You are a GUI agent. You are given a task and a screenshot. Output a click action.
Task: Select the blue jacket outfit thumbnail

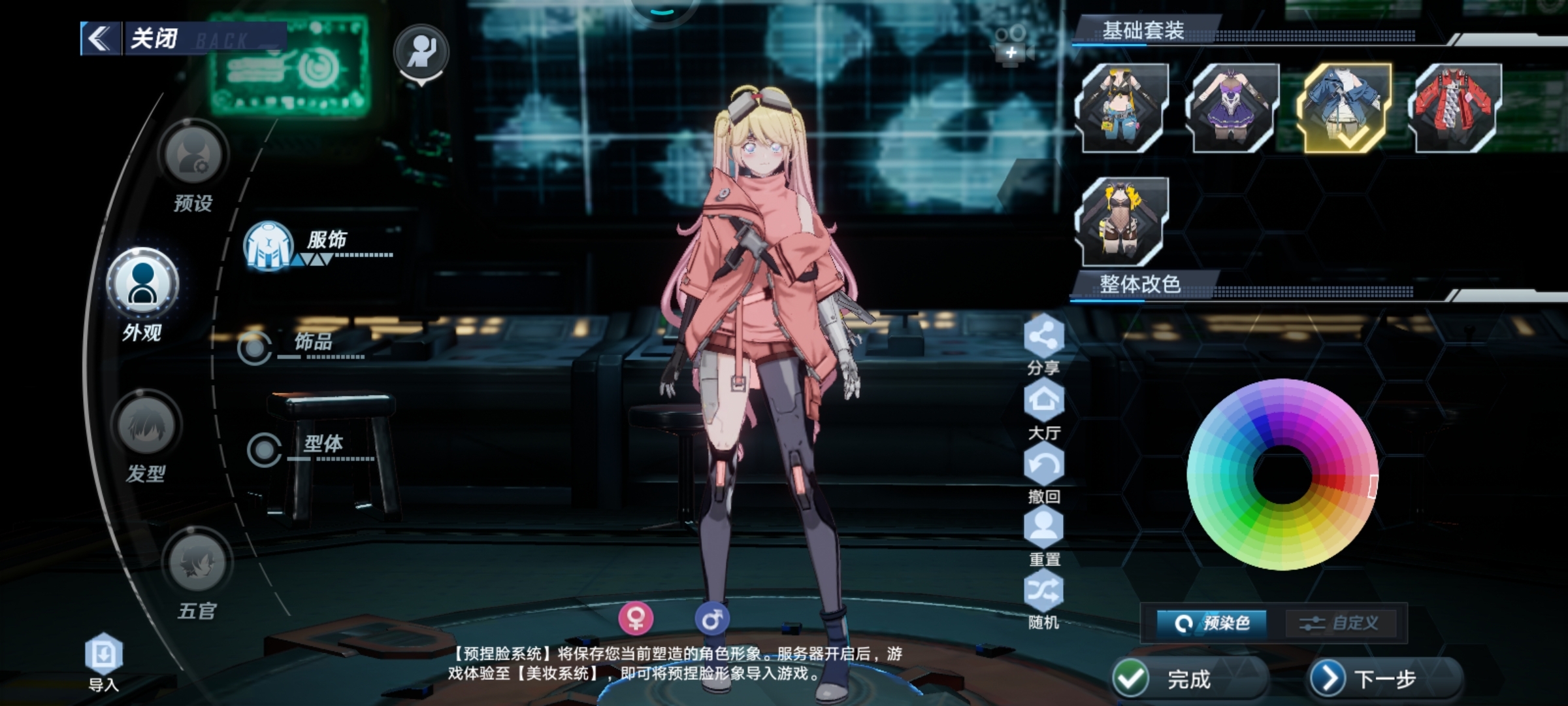1345,107
